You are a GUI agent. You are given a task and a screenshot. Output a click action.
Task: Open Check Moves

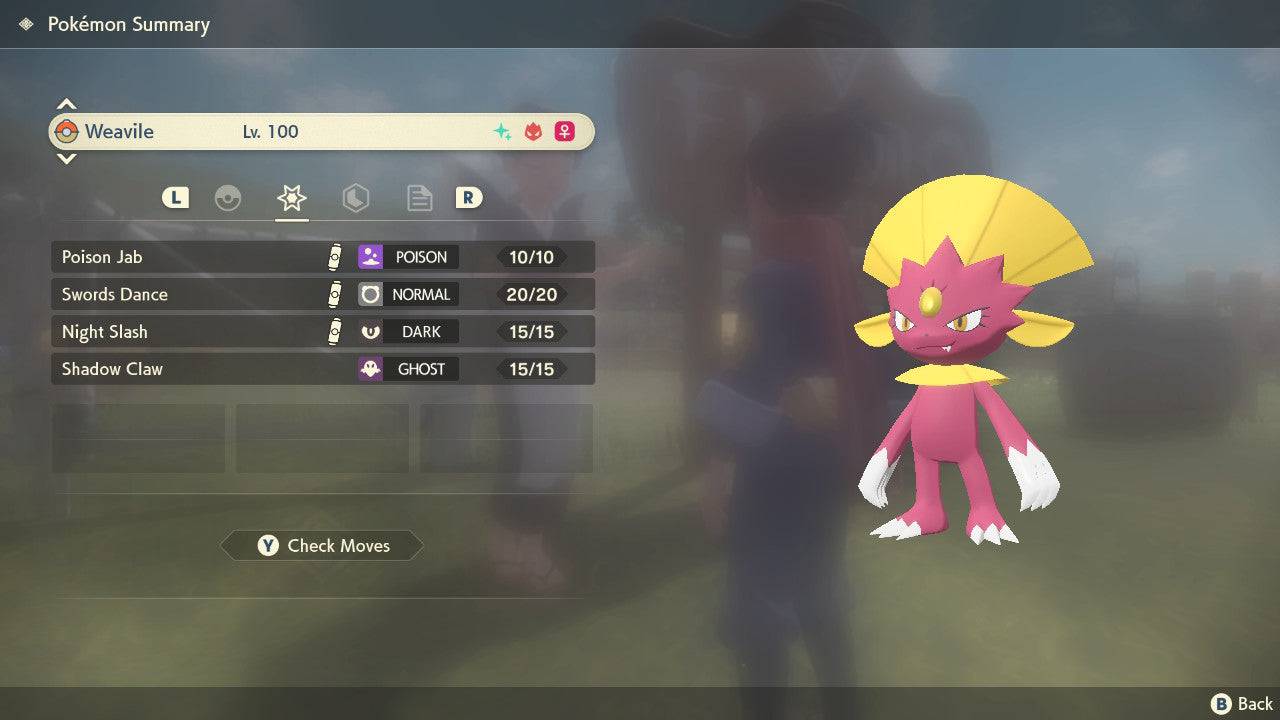[322, 546]
